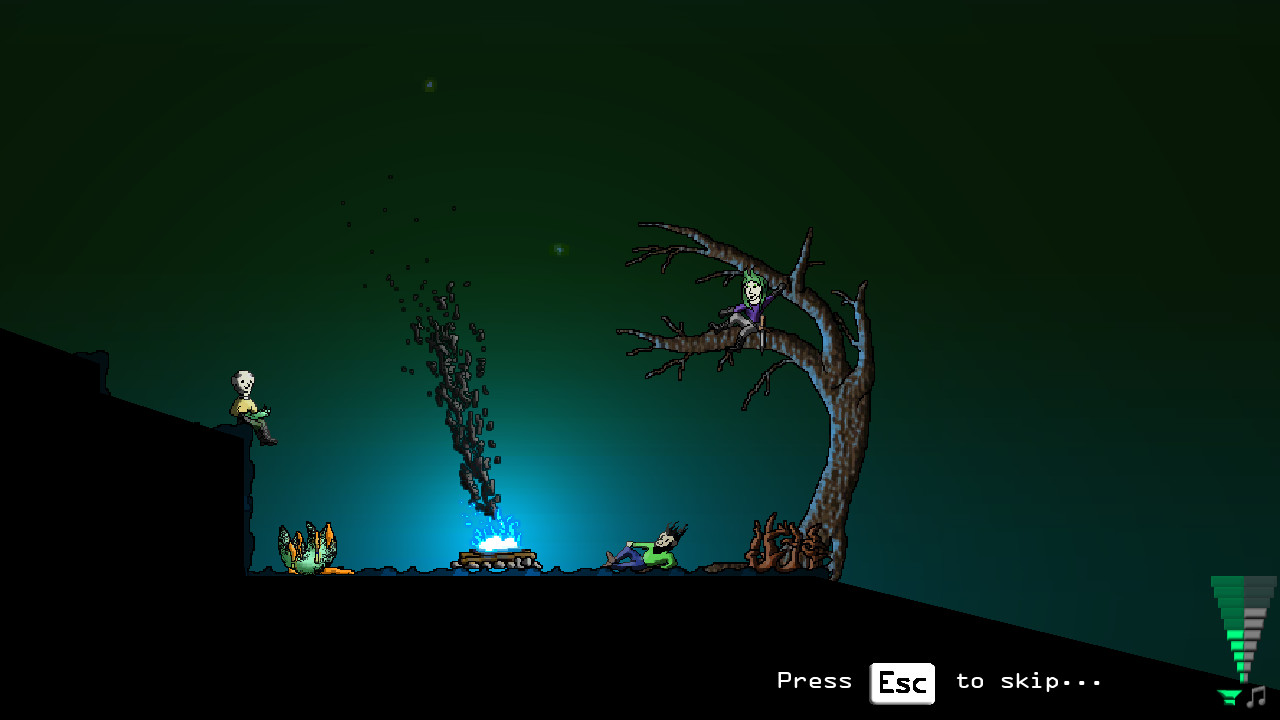Toggle music off with the note icon
The image size is (1280, 720).
[x=1255, y=697]
